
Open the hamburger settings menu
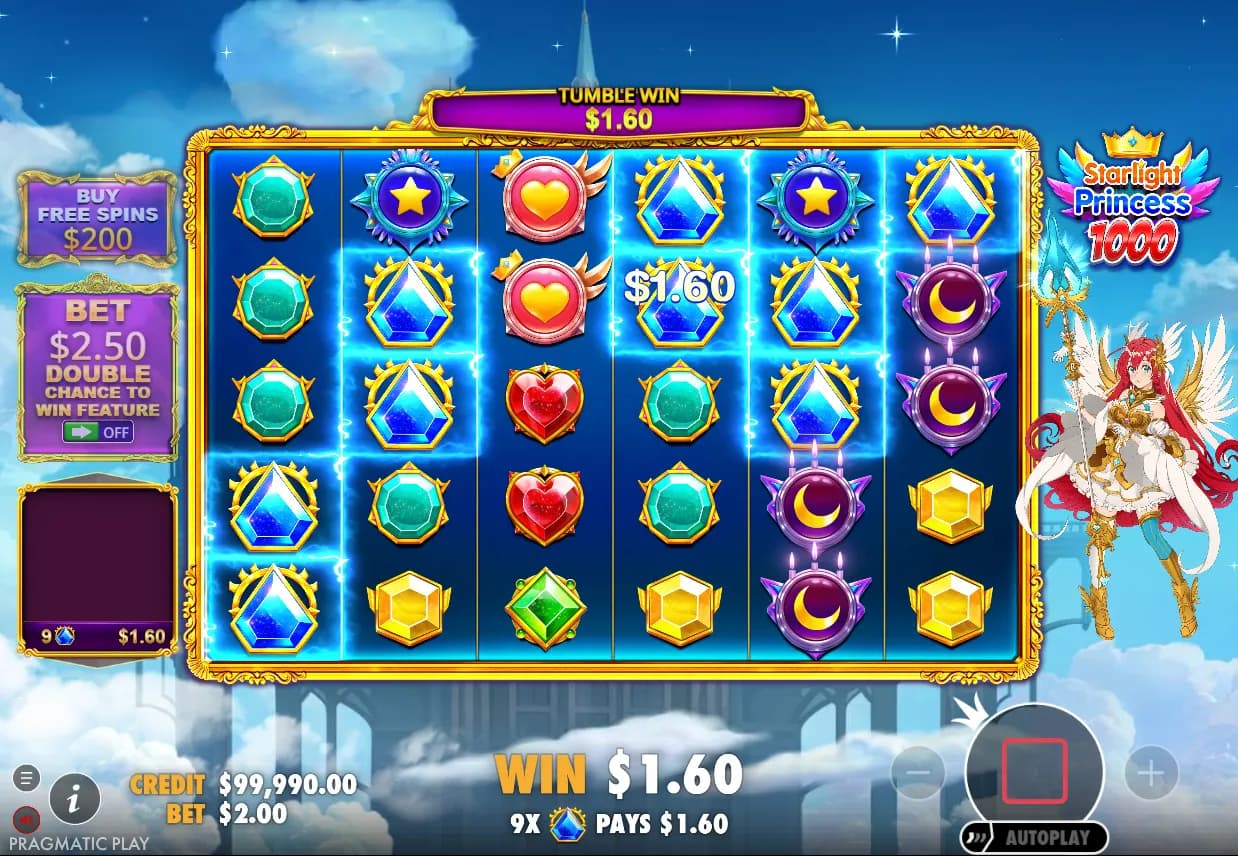[x=27, y=776]
